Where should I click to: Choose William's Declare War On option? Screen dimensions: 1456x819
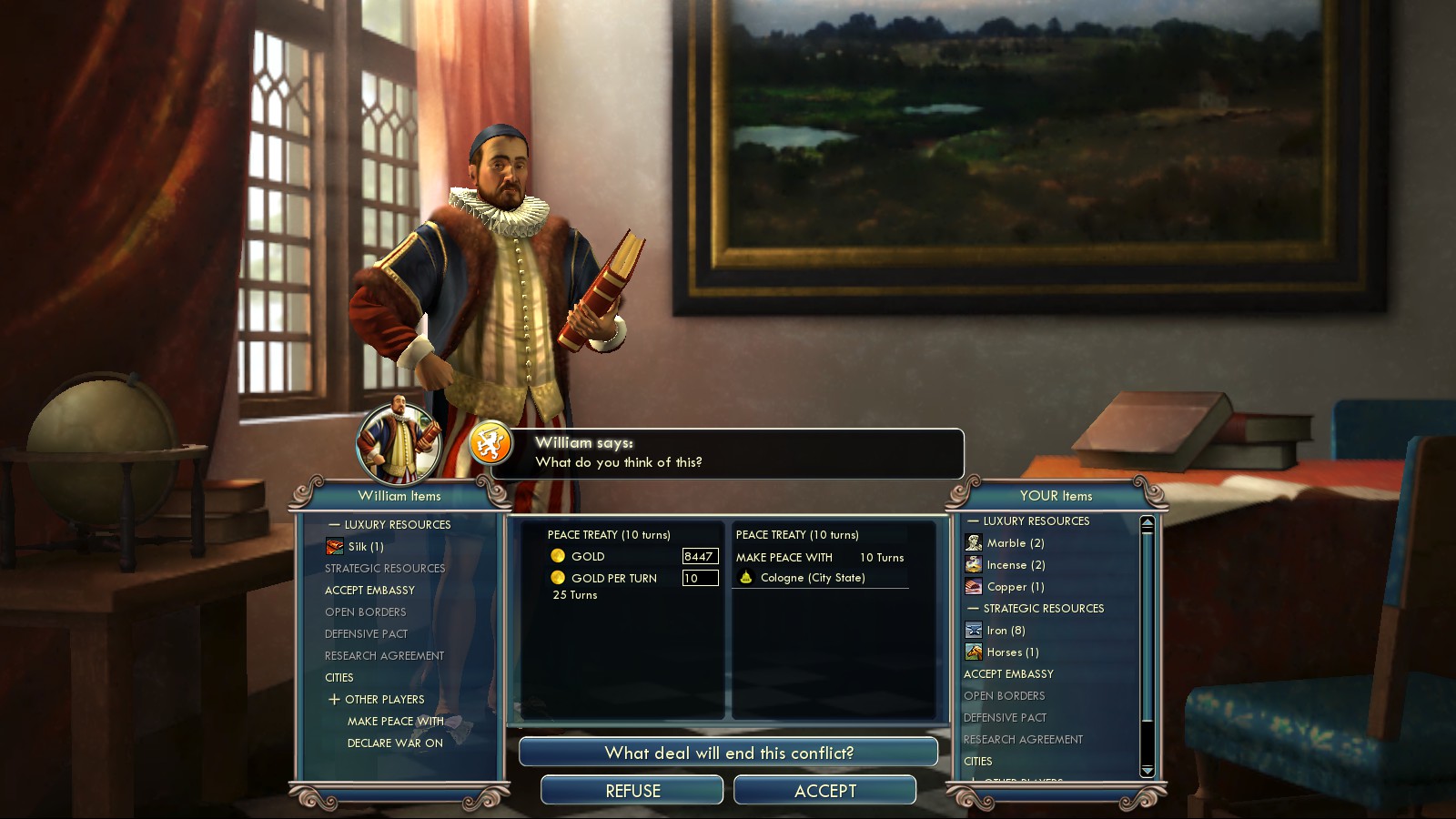click(x=395, y=743)
